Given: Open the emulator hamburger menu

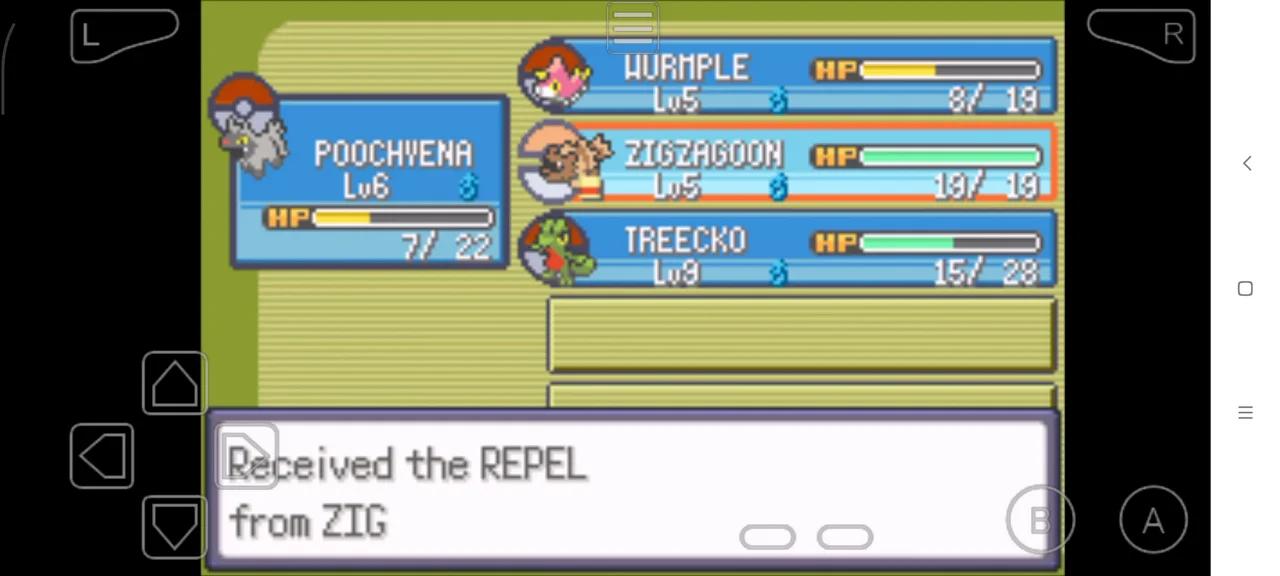Looking at the screenshot, I should [x=632, y=27].
